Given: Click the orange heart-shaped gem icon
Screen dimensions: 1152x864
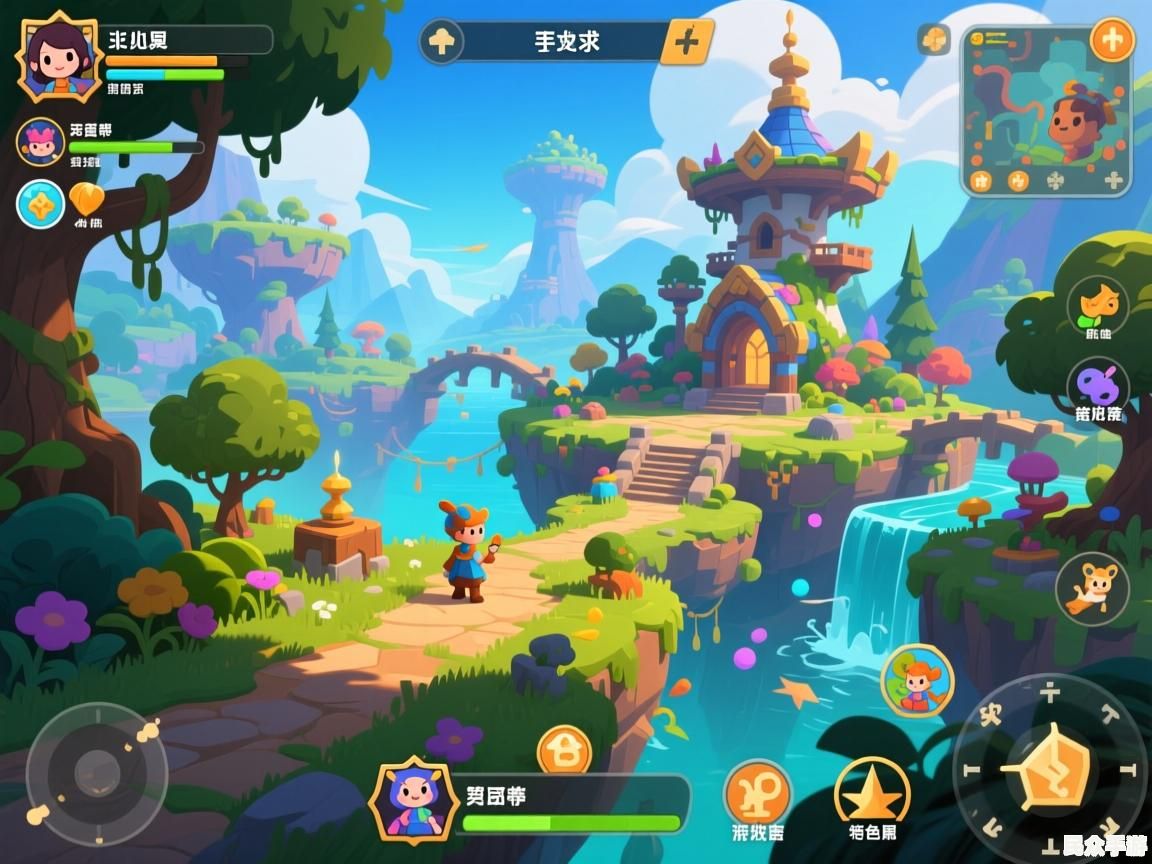Looking at the screenshot, I should pyautogui.click(x=87, y=201).
